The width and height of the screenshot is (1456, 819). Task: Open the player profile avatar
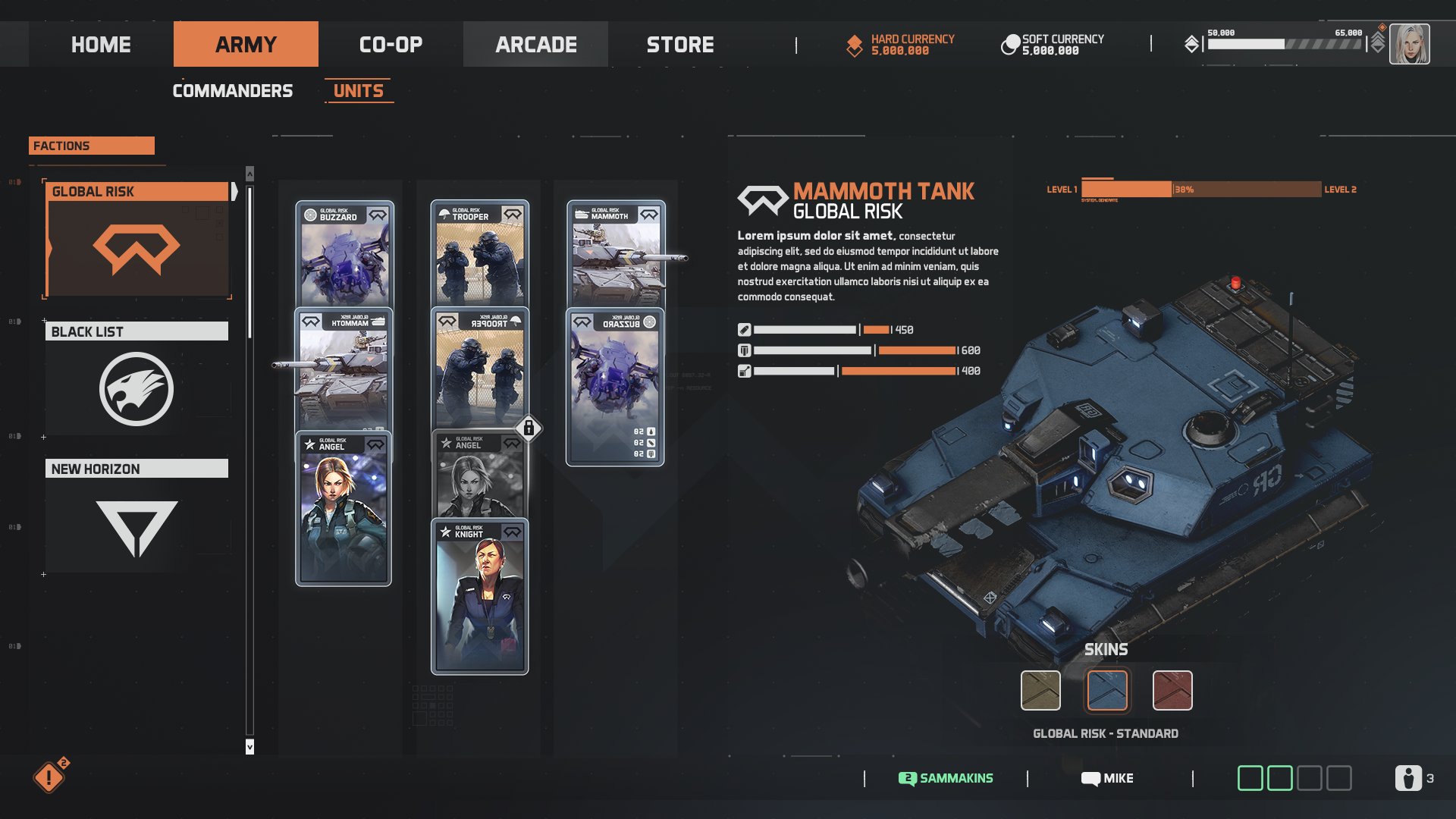click(1409, 44)
